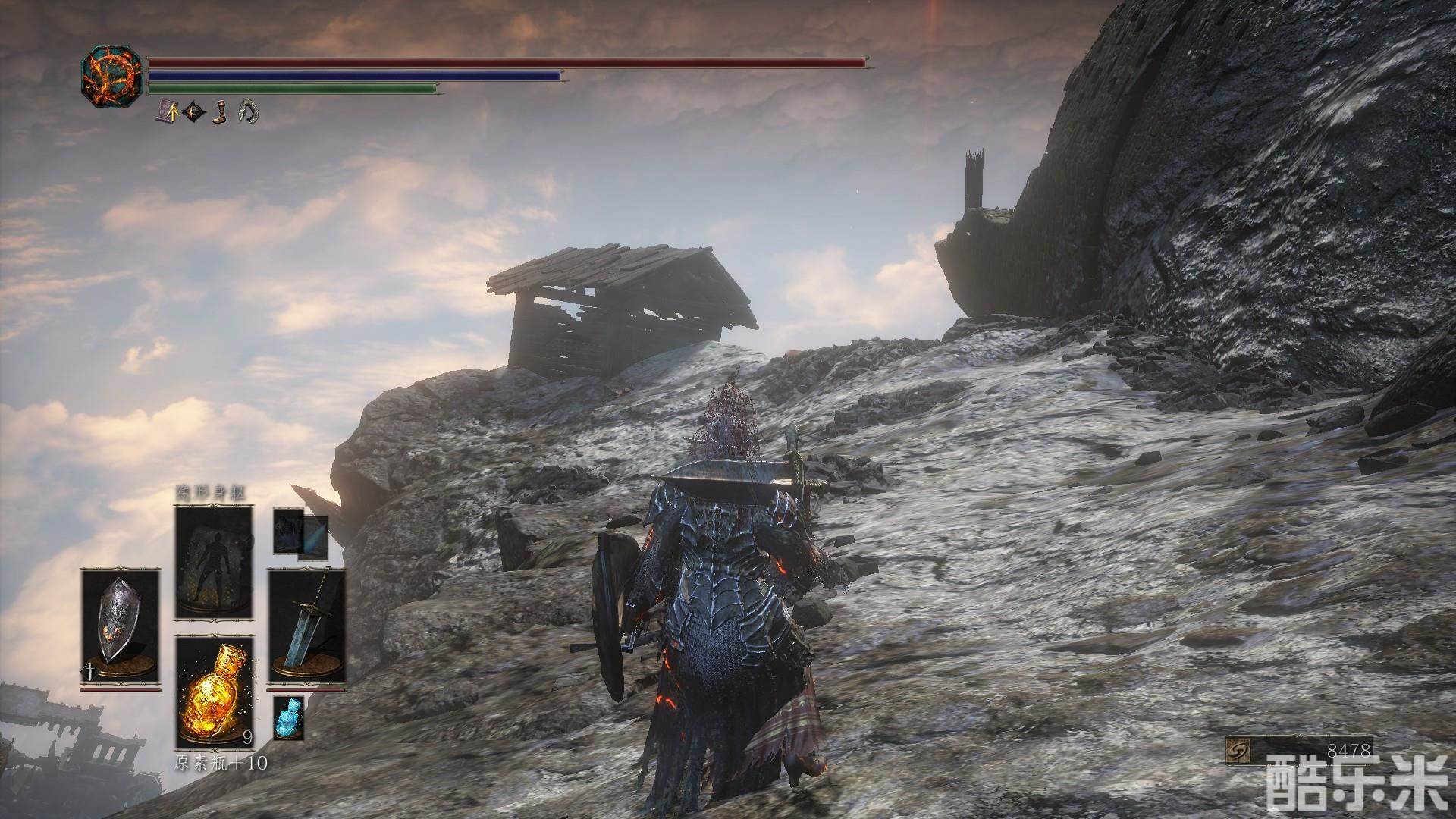Screen dimensions: 1456x819
Task: Click the silver serpent ring status icon
Action: (249, 112)
